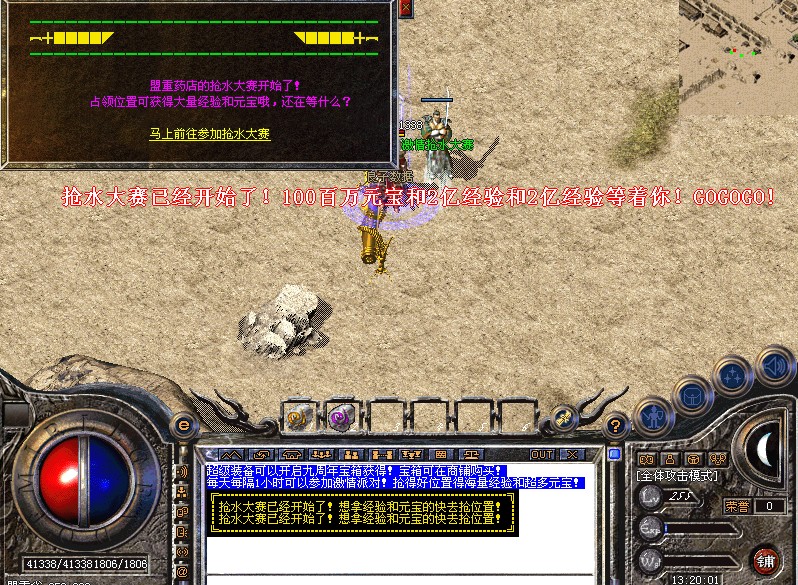Click the link to join the water-grabbing contest
The height and width of the screenshot is (585, 798).
(209, 133)
